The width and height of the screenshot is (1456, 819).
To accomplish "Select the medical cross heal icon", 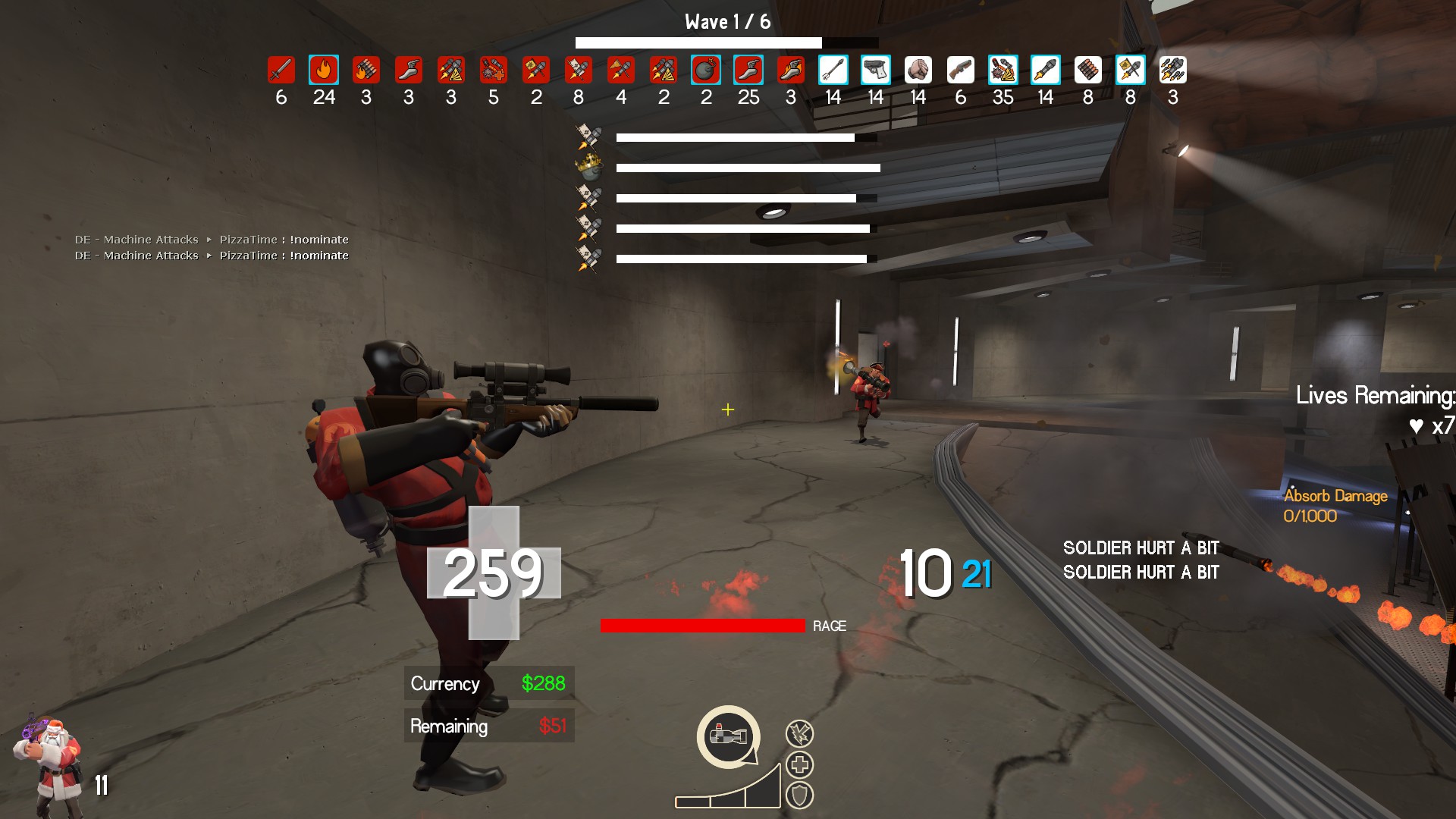I will [799, 764].
